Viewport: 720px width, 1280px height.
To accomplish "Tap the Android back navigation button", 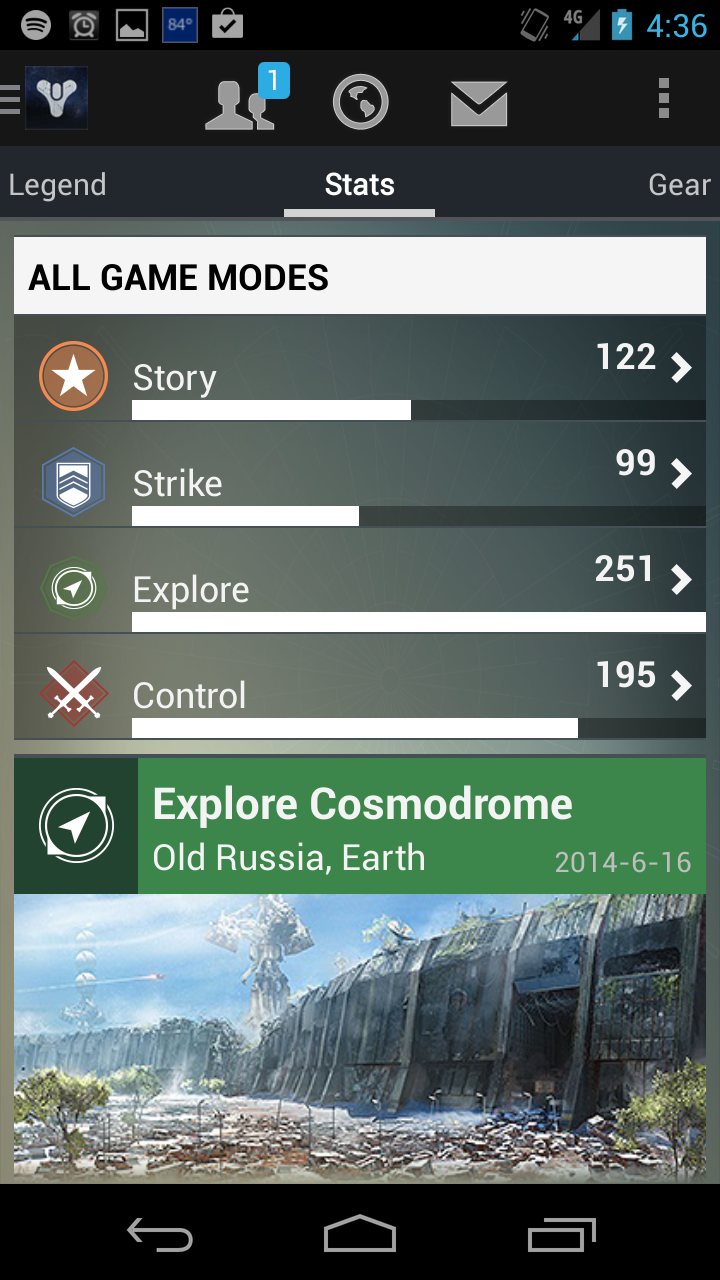I will click(160, 1234).
